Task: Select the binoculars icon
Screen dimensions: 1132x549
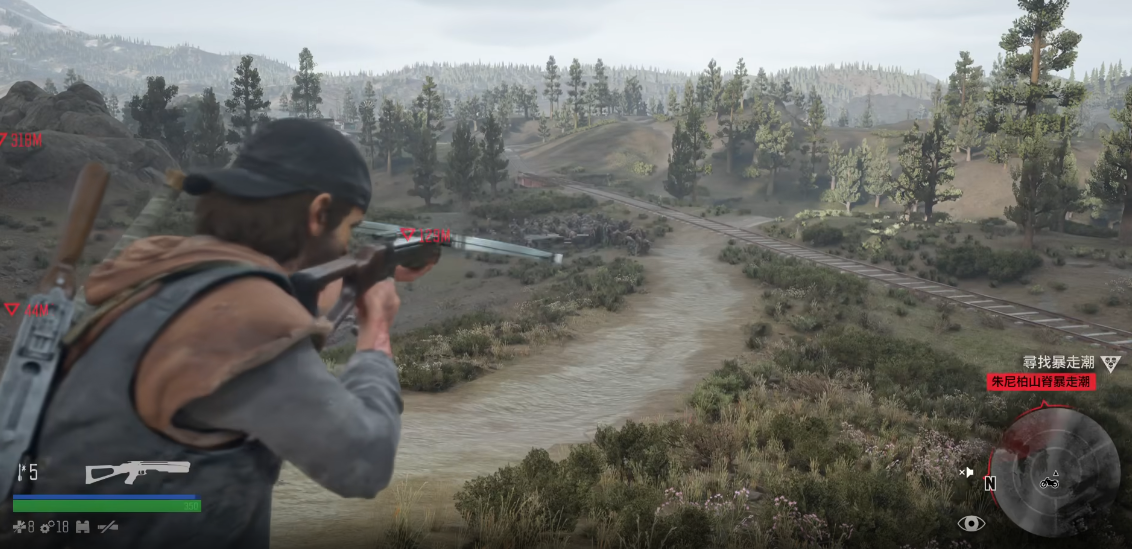Action: click(83, 526)
